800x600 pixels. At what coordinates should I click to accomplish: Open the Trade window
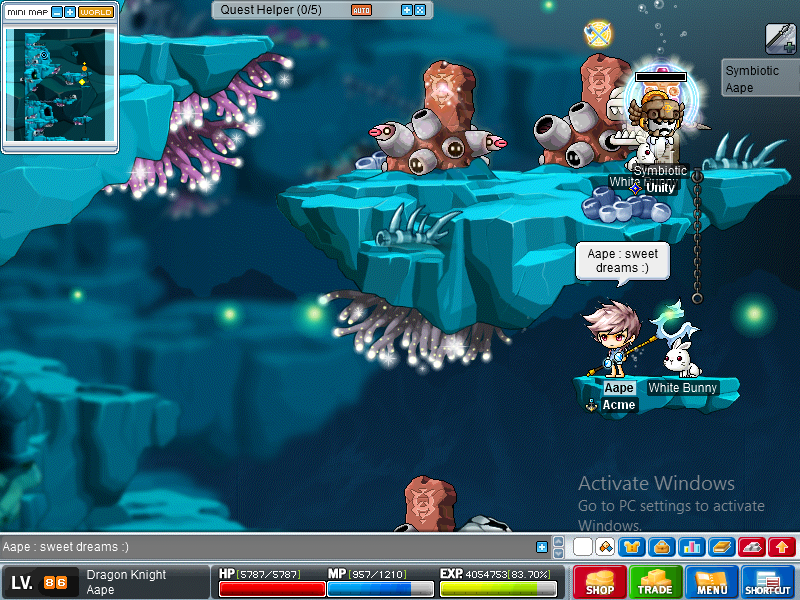[x=656, y=582]
